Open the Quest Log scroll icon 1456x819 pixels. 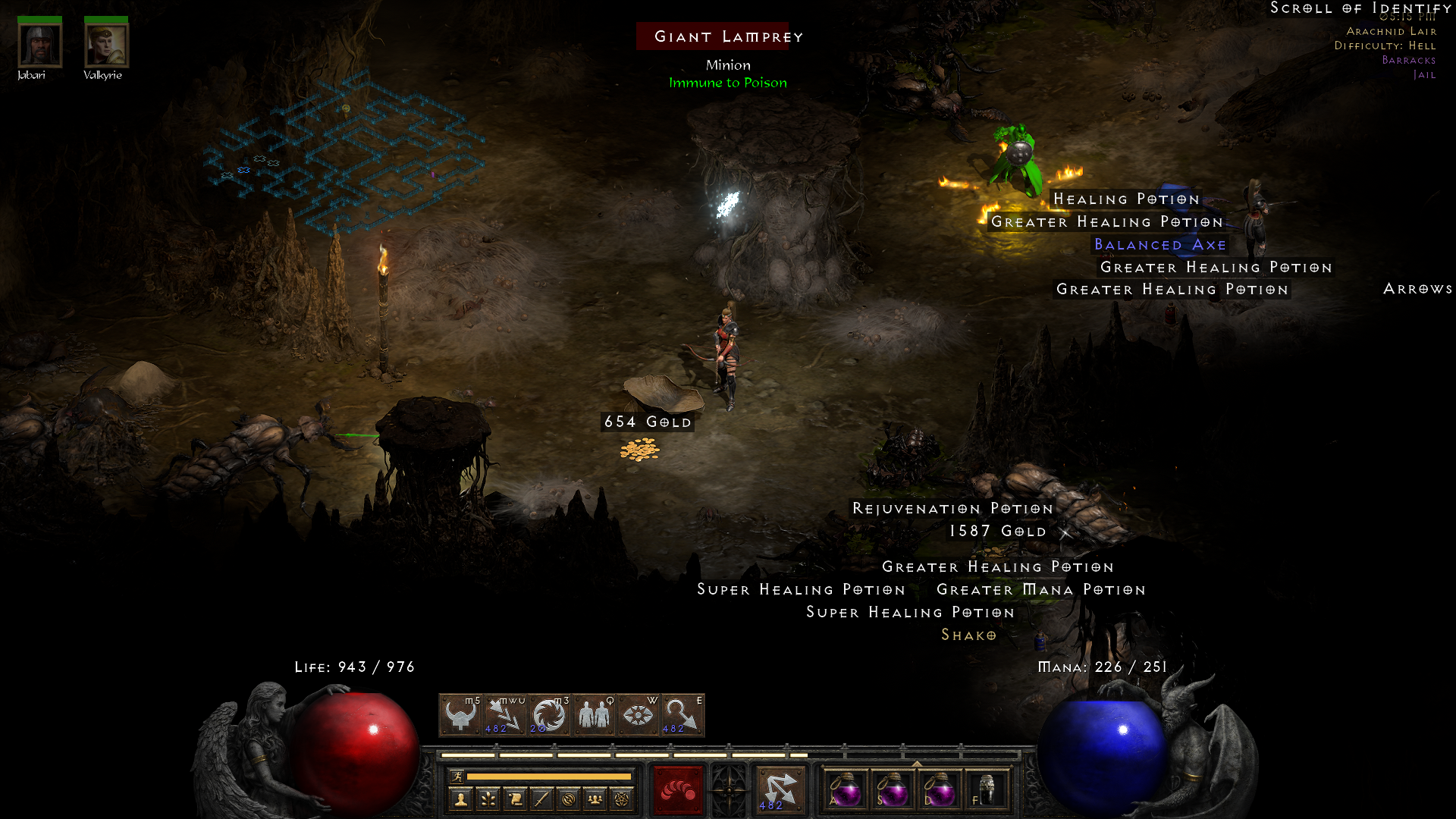coord(516,800)
